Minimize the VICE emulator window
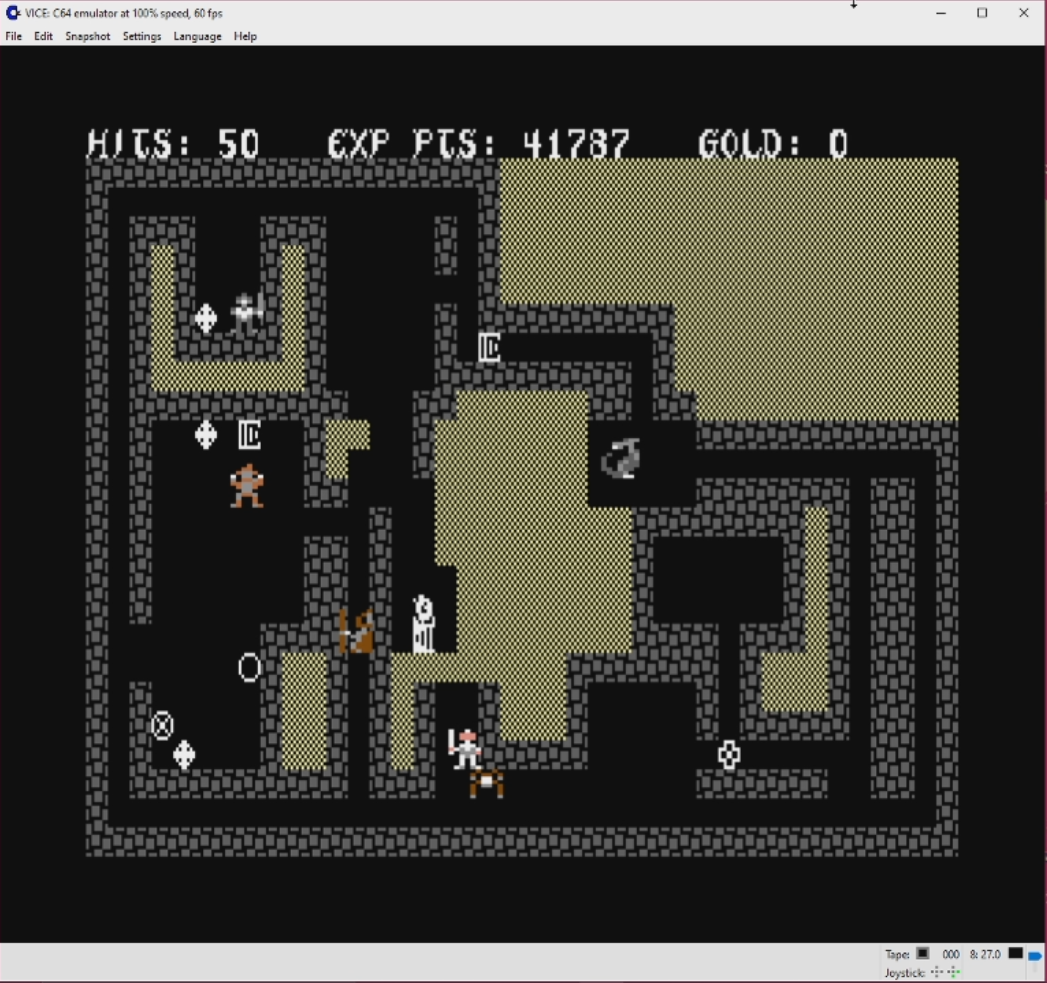Viewport: 1047px width, 983px height. [941, 13]
